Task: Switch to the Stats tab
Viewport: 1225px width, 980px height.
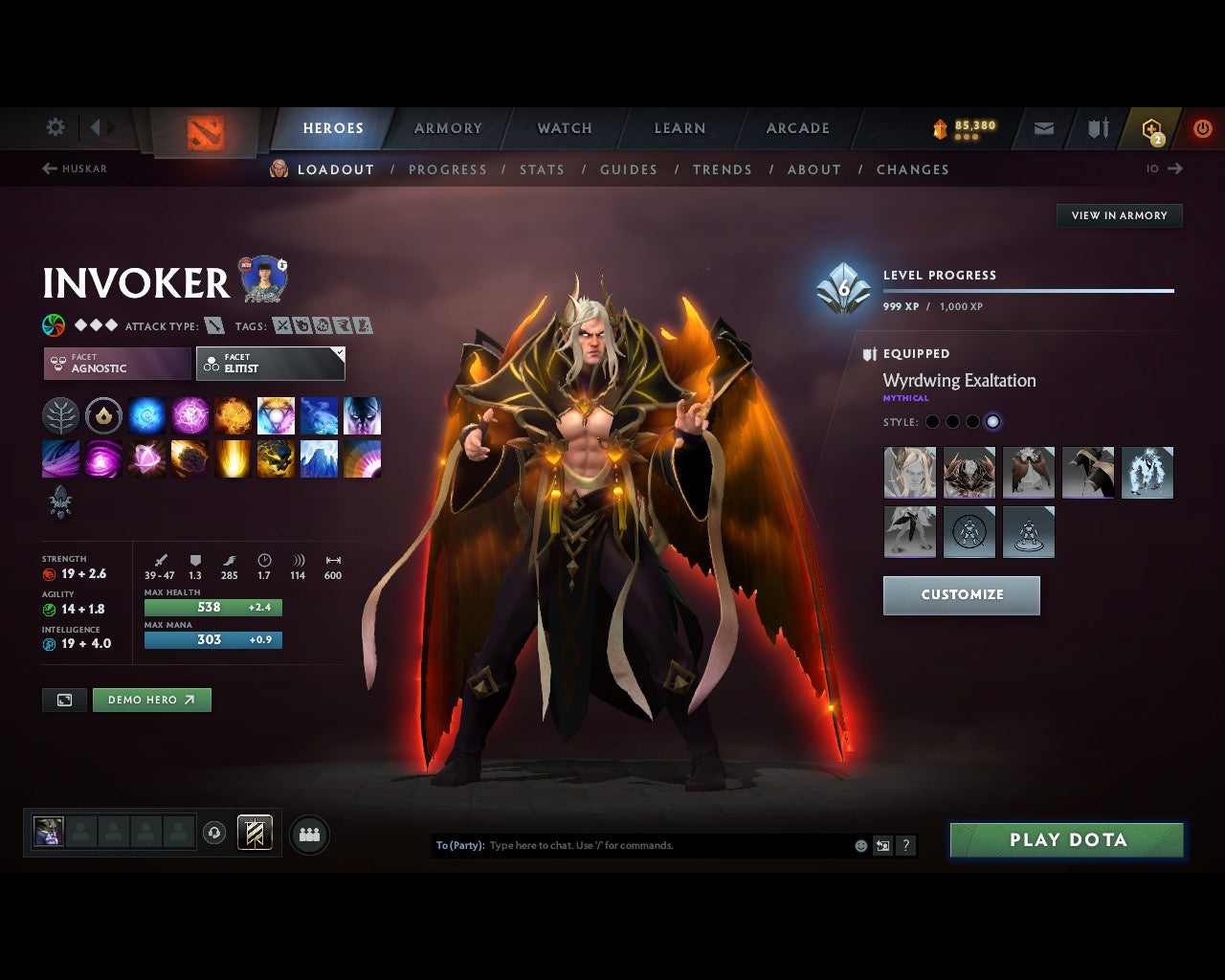Action: pos(542,169)
